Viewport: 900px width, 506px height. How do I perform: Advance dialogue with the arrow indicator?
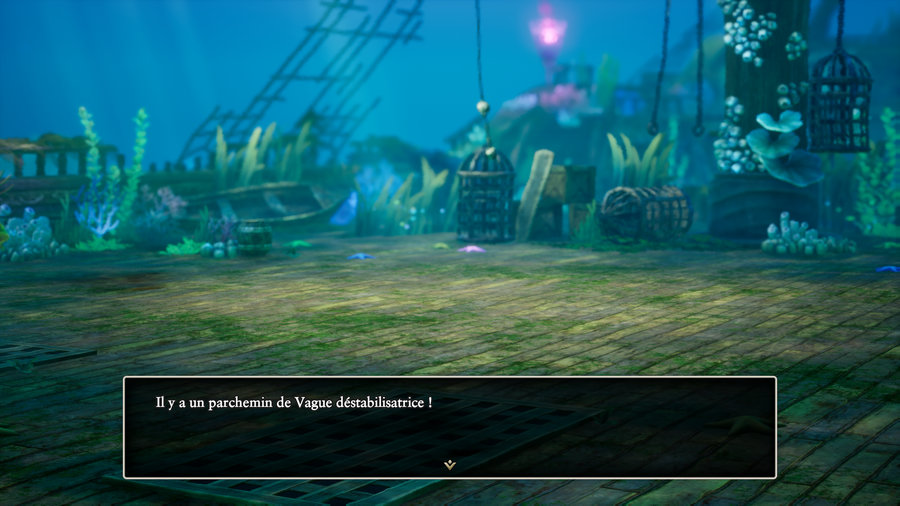450,464
